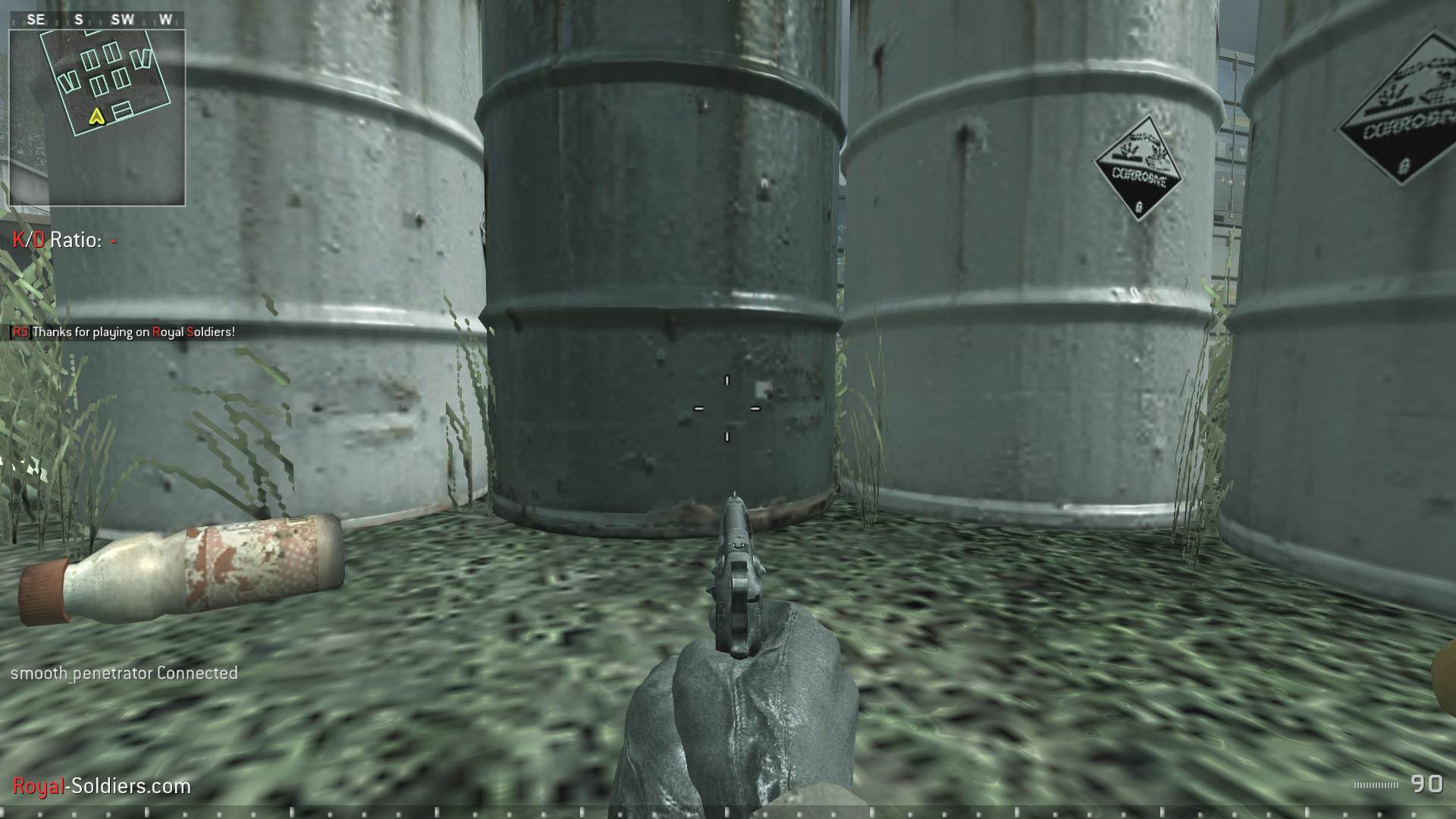Viewport: 1456px width, 819px height.
Task: Select the Royal Soldiers chat message
Action: point(133,331)
